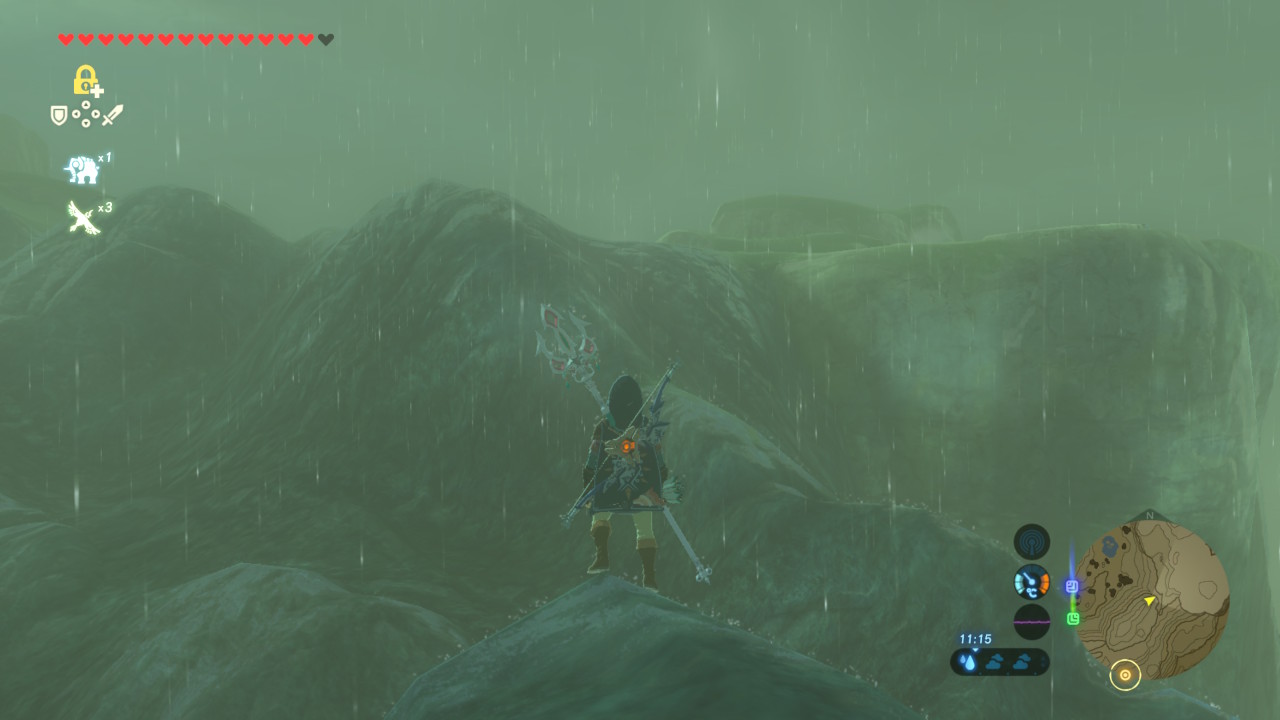Activate the Revali's Gale bird icon
This screenshot has width=1280, height=720.
pos(82,216)
